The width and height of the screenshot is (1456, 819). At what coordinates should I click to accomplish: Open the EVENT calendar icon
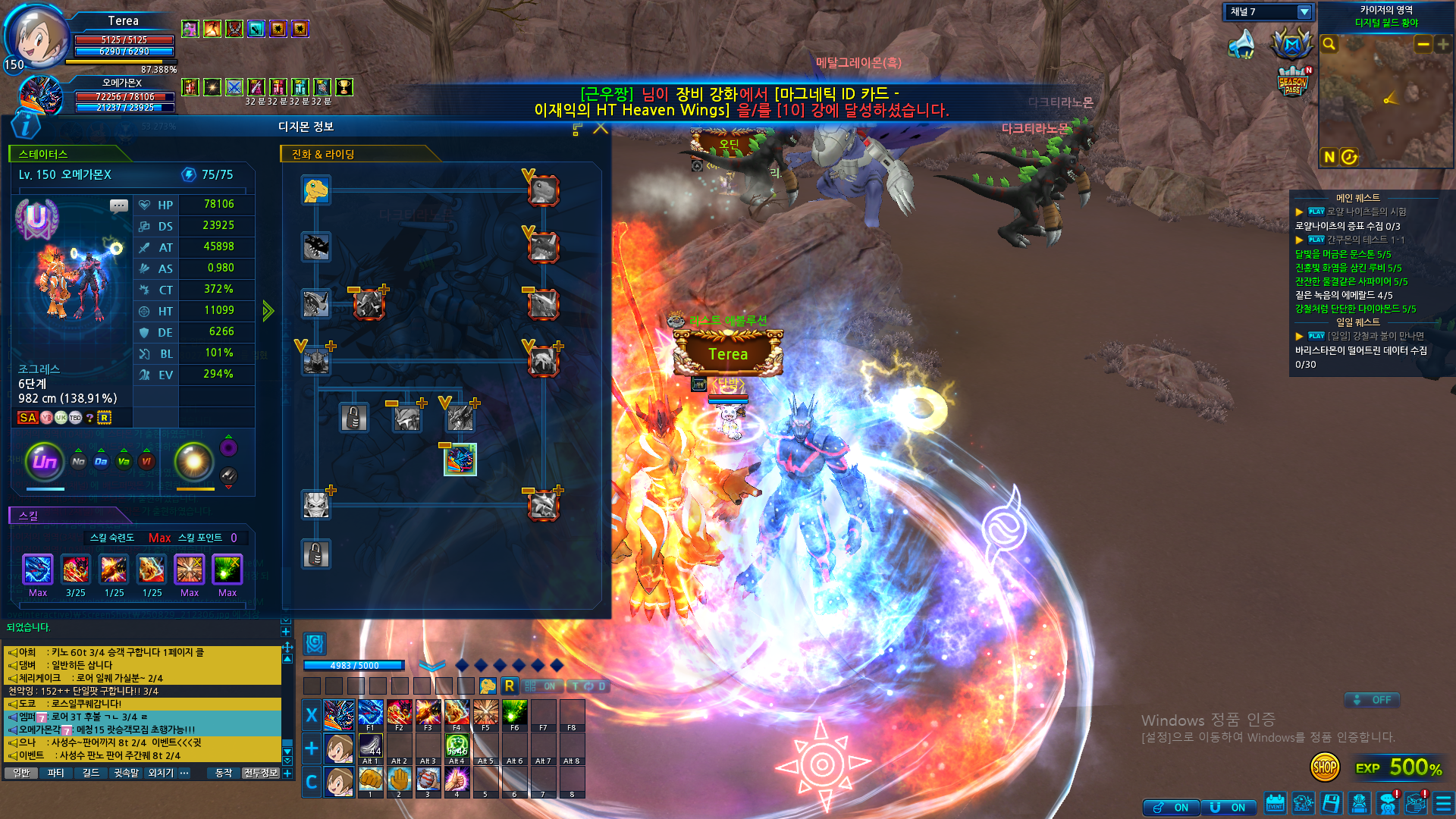coord(1275,803)
